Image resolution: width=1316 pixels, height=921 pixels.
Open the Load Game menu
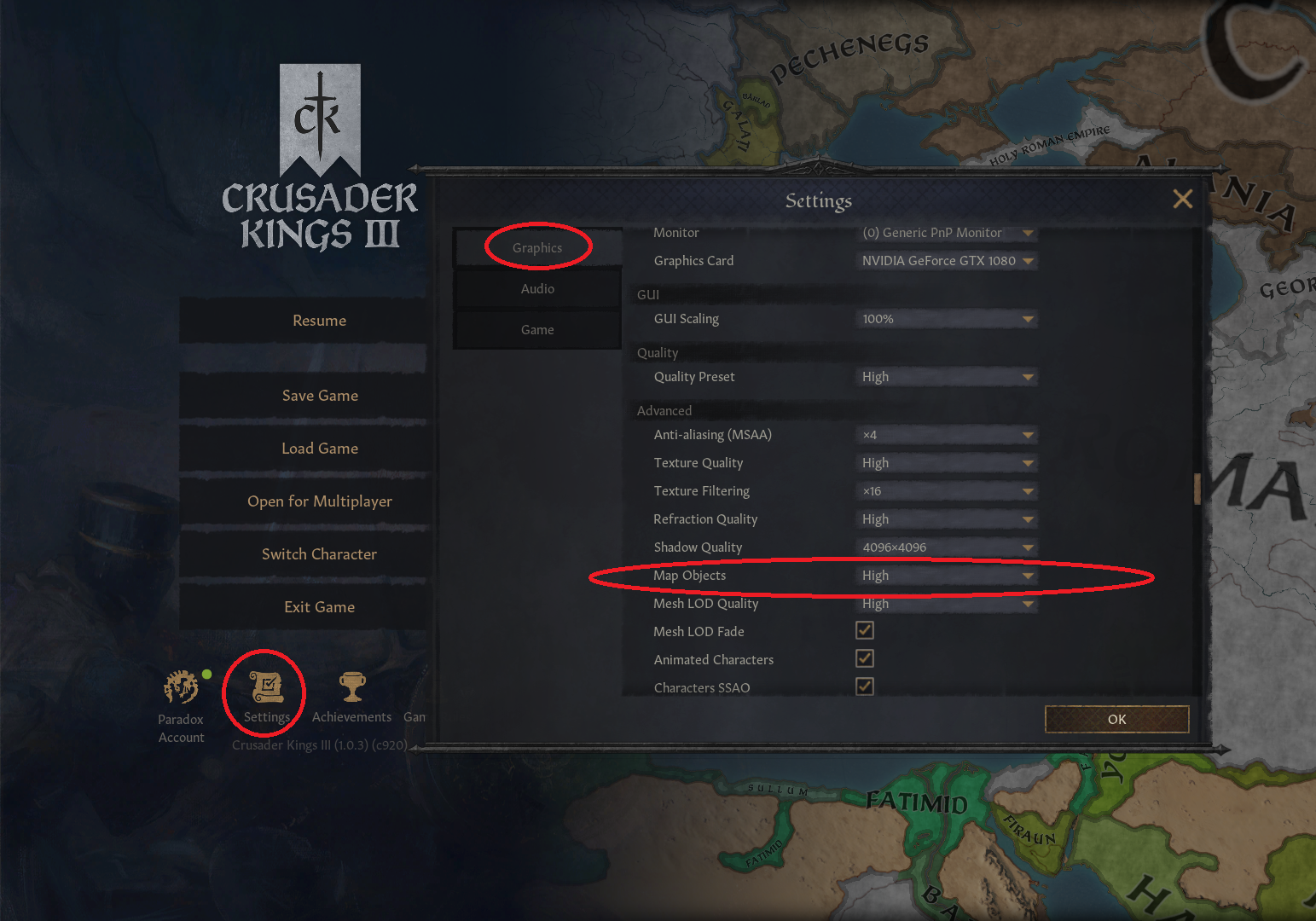click(x=319, y=448)
